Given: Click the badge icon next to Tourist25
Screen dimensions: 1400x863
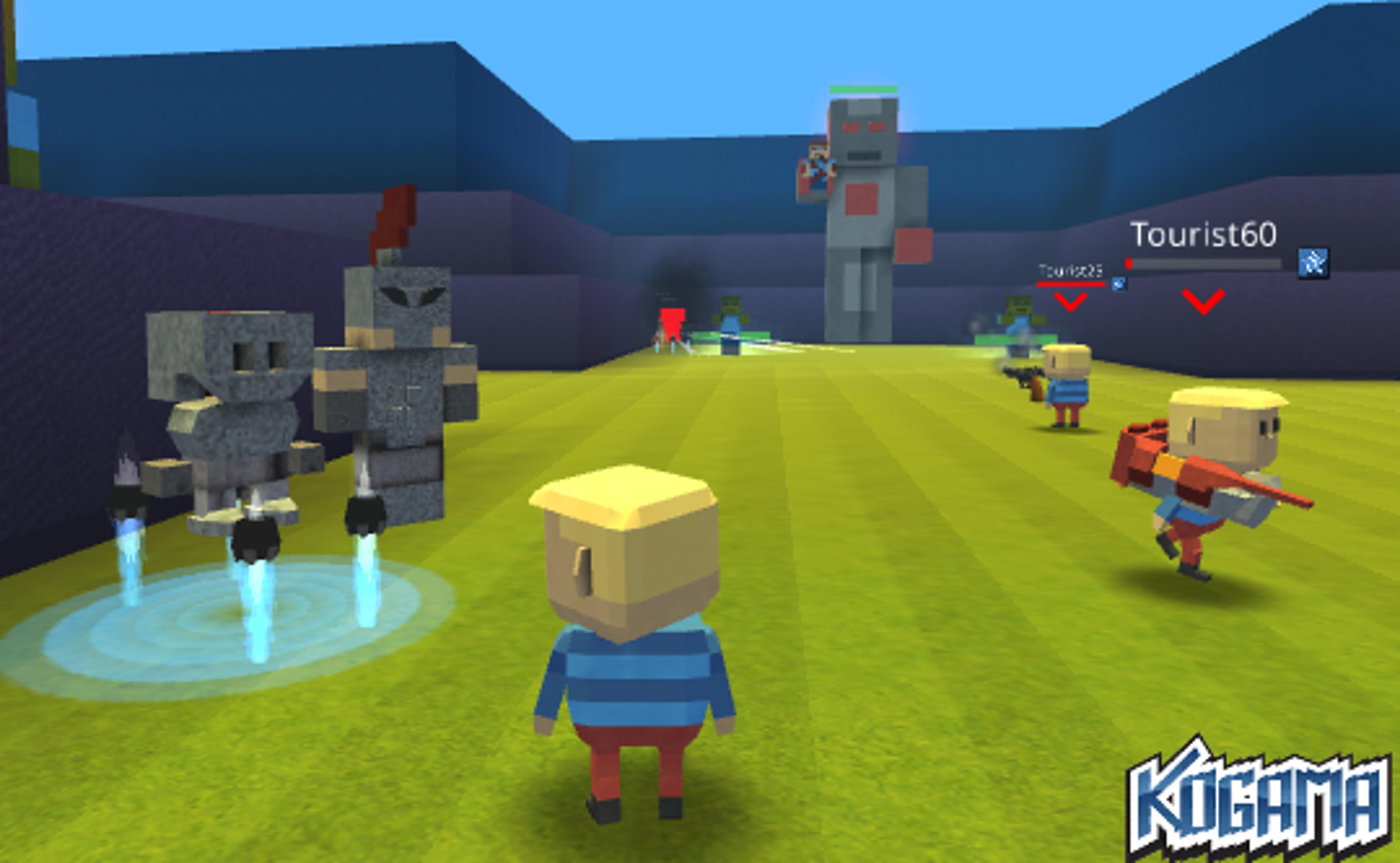Looking at the screenshot, I should click(1120, 284).
